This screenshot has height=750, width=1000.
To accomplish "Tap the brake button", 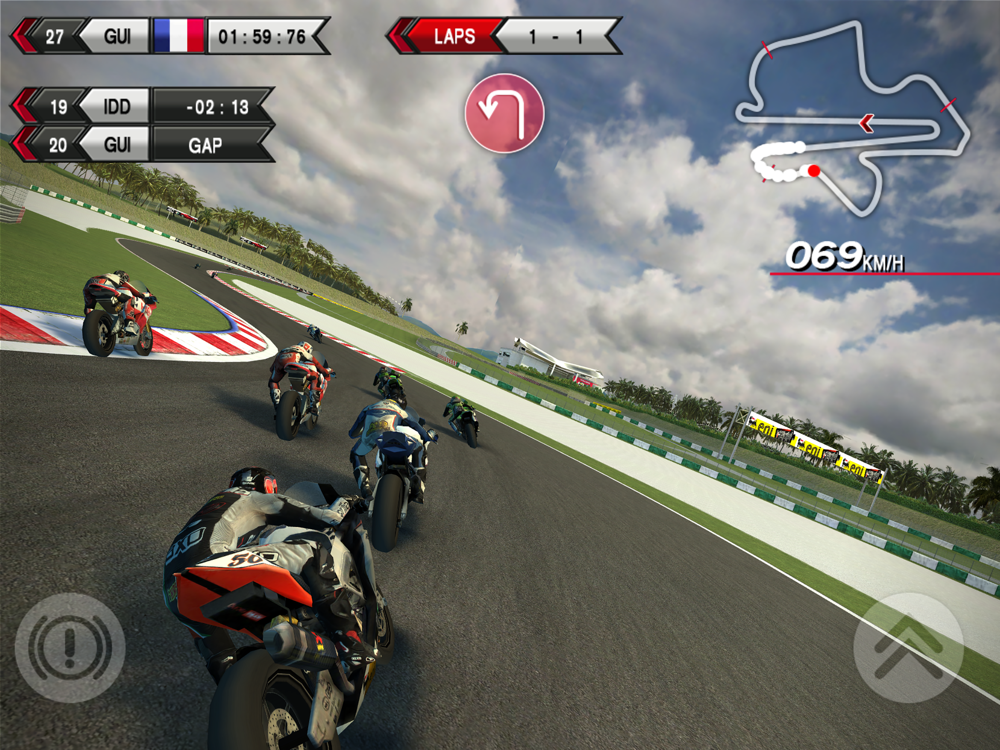I will click(69, 647).
